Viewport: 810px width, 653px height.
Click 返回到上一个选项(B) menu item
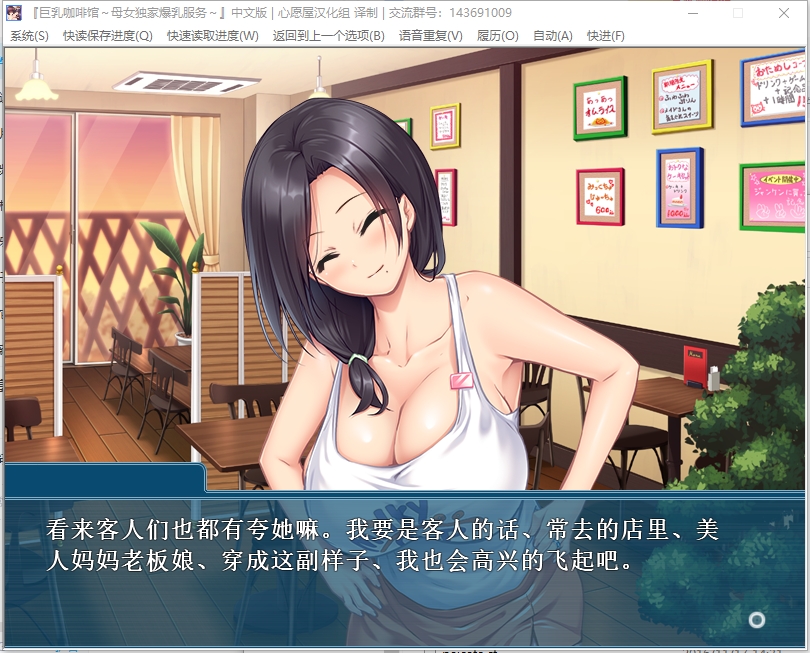tap(328, 36)
